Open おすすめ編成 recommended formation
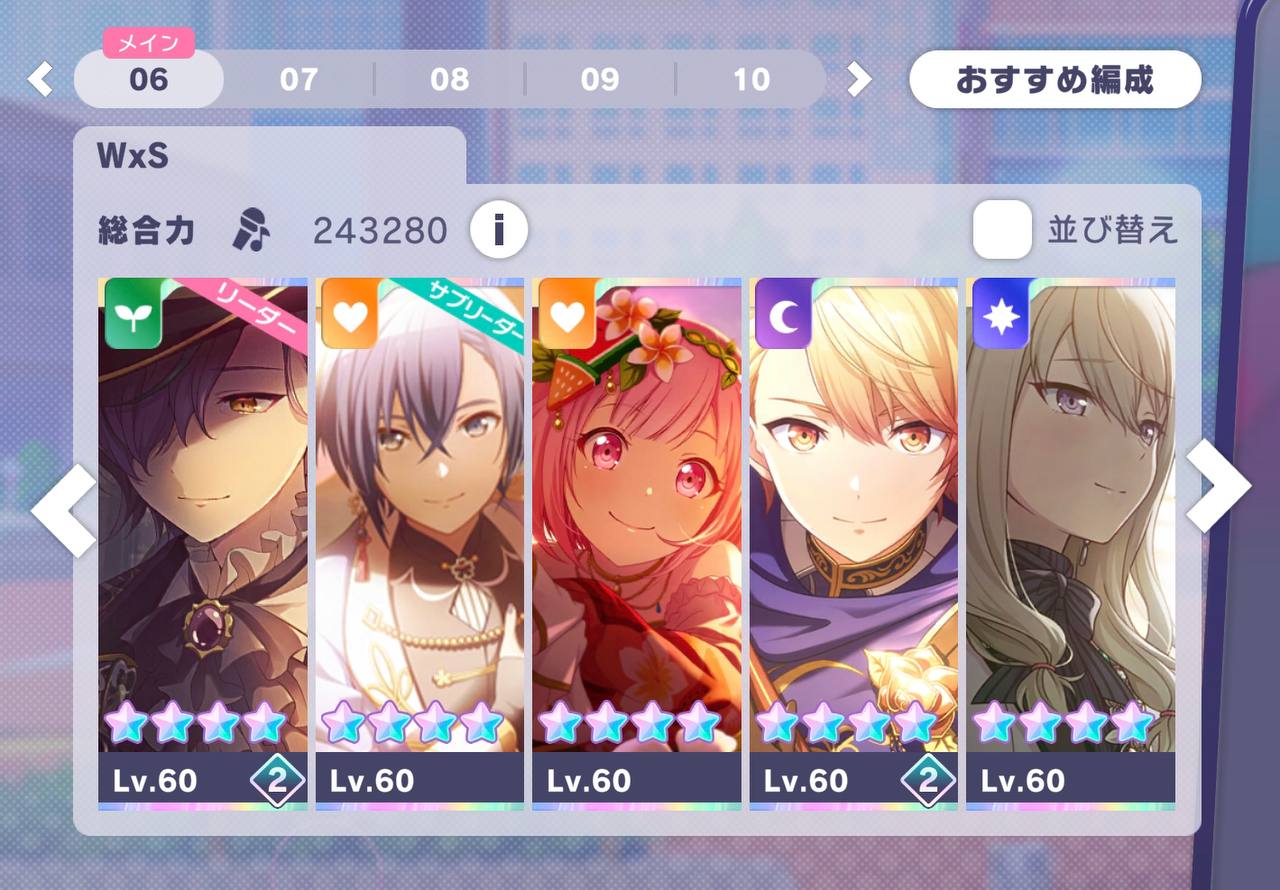 click(x=1054, y=79)
